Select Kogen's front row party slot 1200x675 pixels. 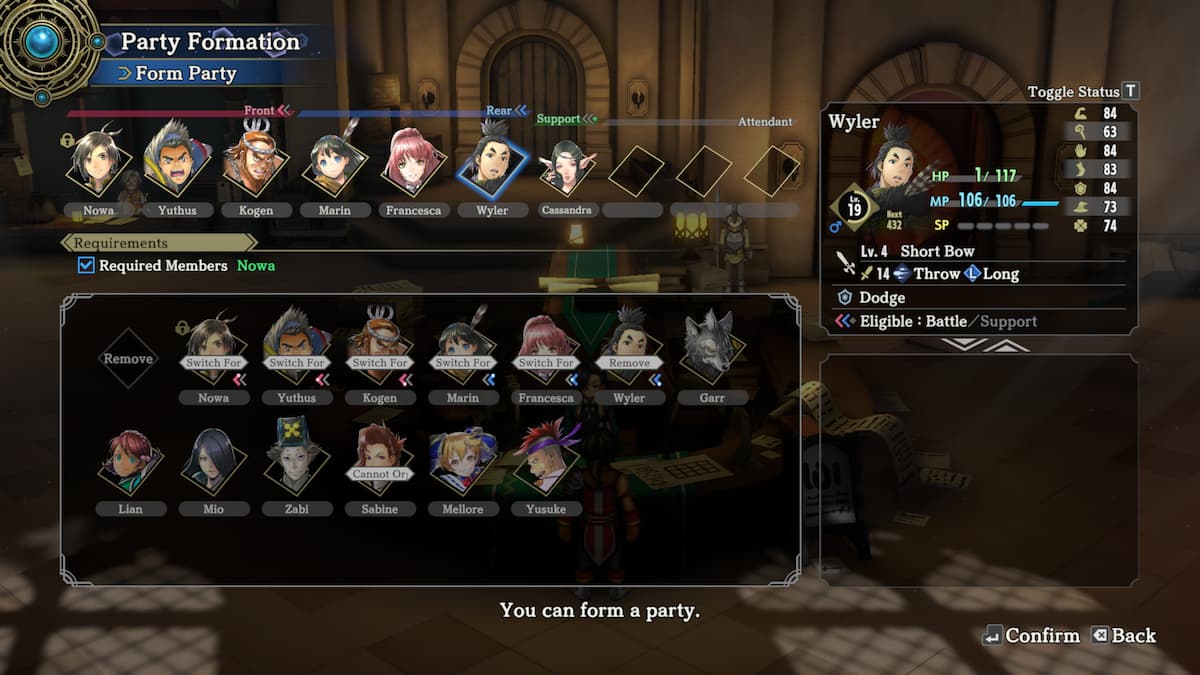(x=256, y=166)
